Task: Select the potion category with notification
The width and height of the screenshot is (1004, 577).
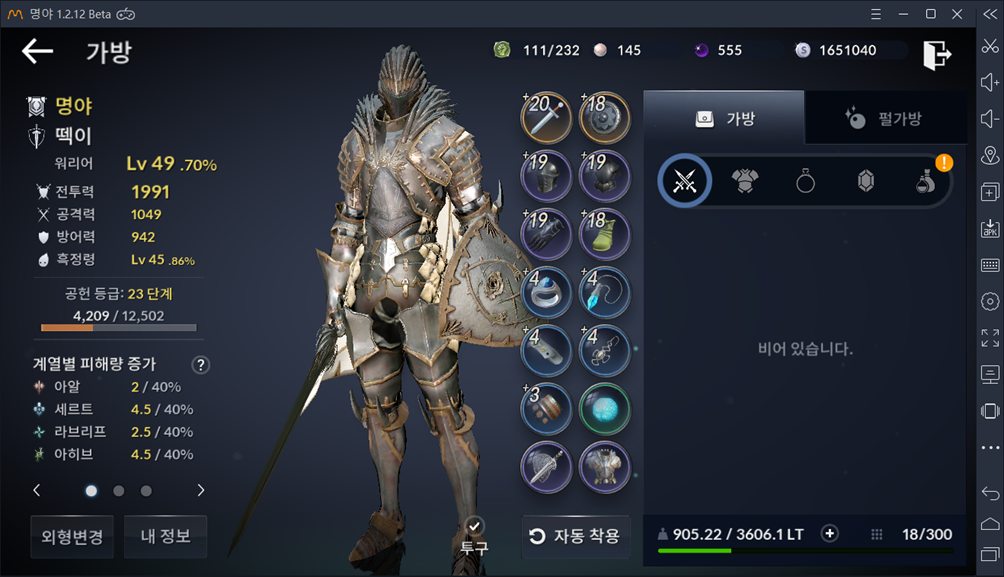Action: (x=926, y=181)
